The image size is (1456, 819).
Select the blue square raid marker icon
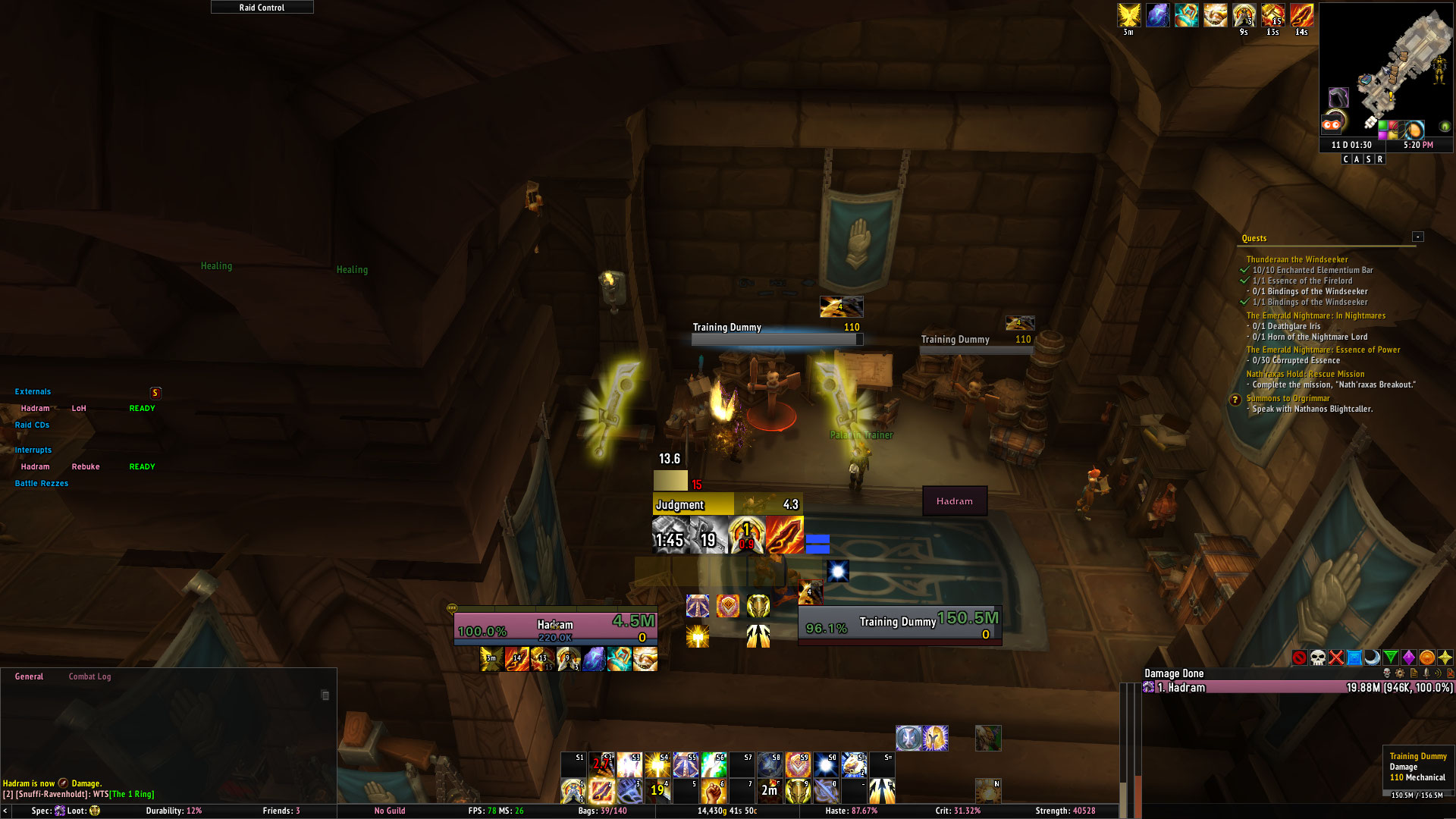coord(1354,657)
